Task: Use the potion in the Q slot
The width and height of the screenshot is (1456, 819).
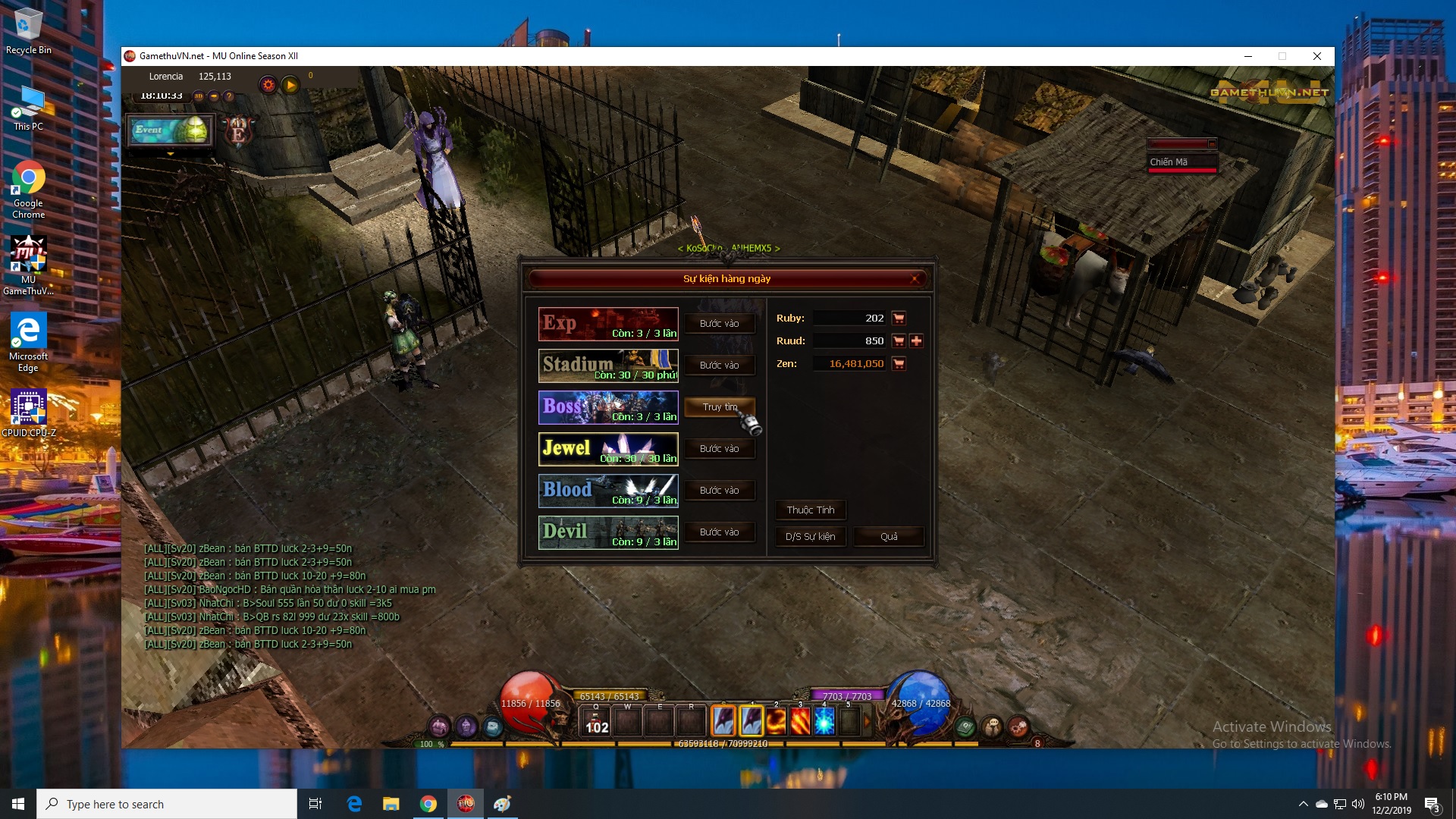Action: (x=596, y=721)
